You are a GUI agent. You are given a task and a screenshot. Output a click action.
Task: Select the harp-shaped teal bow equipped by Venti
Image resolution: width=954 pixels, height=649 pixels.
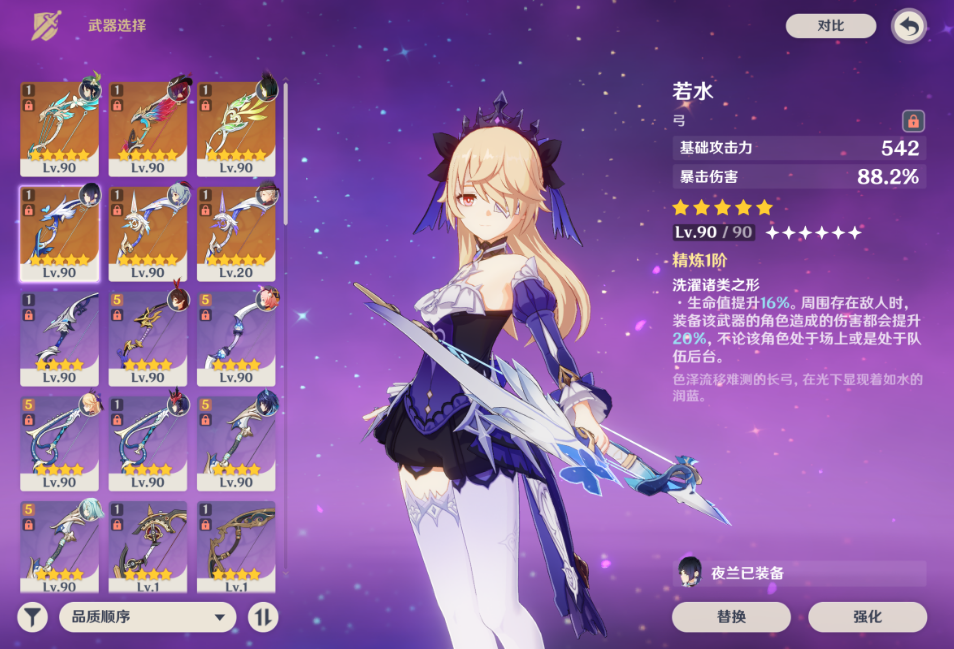[59, 128]
